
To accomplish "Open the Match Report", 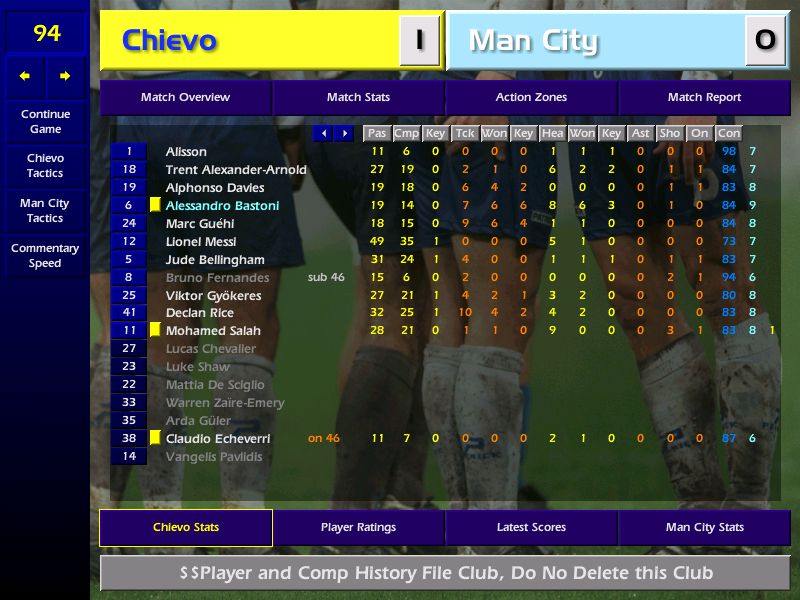I will [704, 97].
